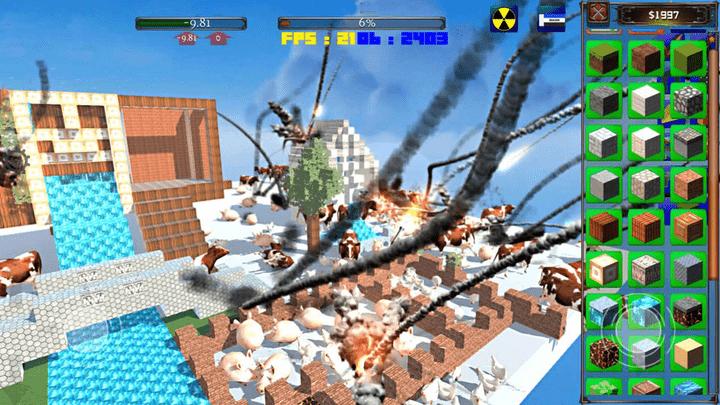Open the crossed tools build menu
This screenshot has width=720, height=405.
(x=600, y=13)
